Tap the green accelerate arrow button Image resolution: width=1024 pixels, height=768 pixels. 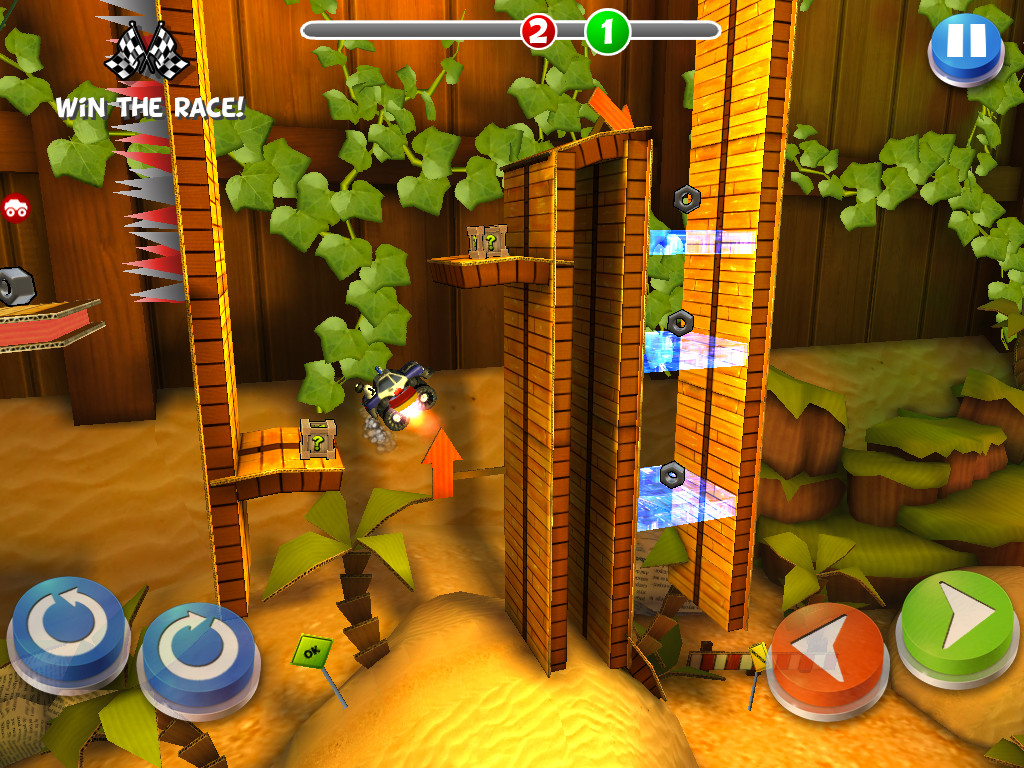coord(957,622)
